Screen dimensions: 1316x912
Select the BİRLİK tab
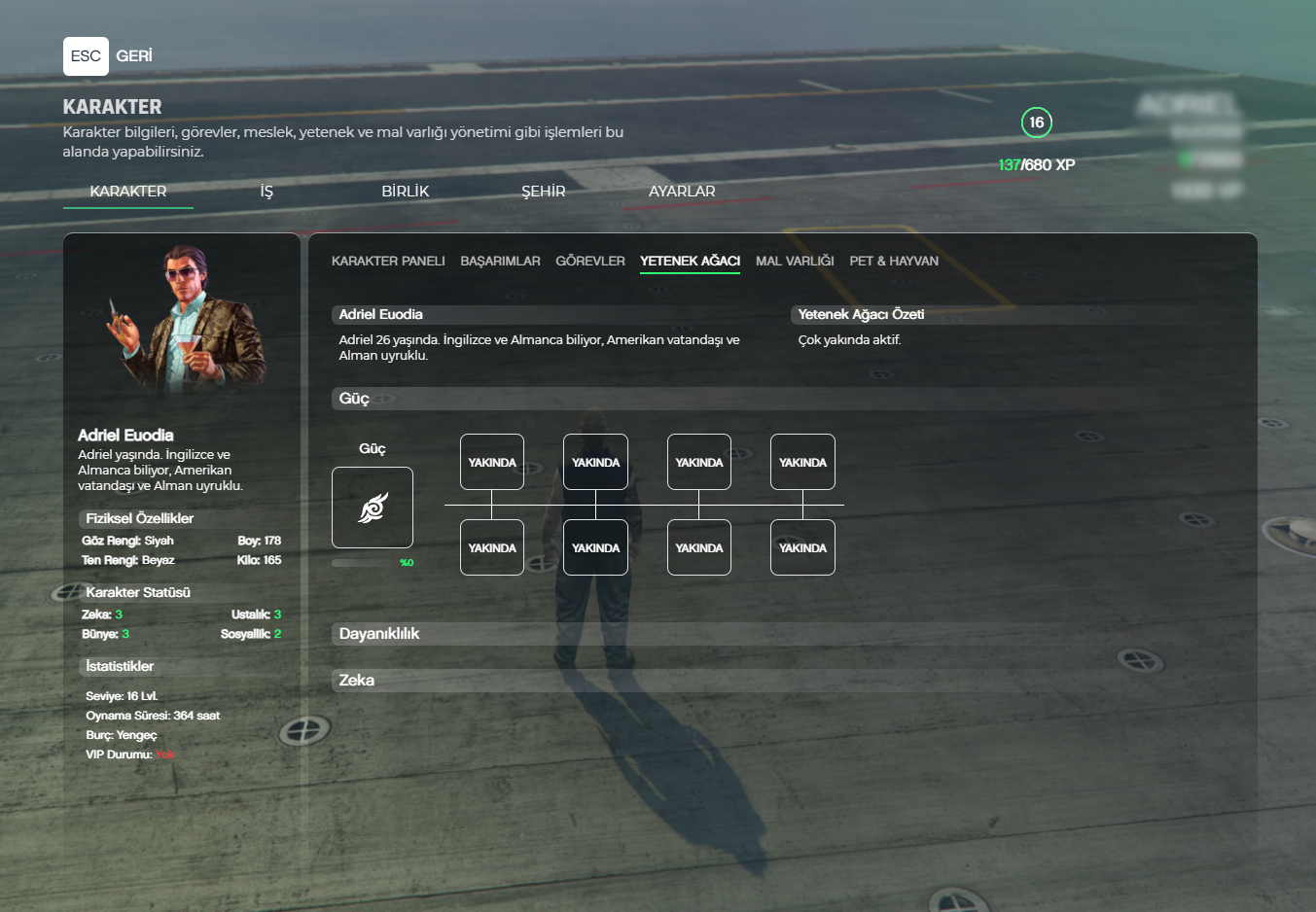tap(405, 192)
